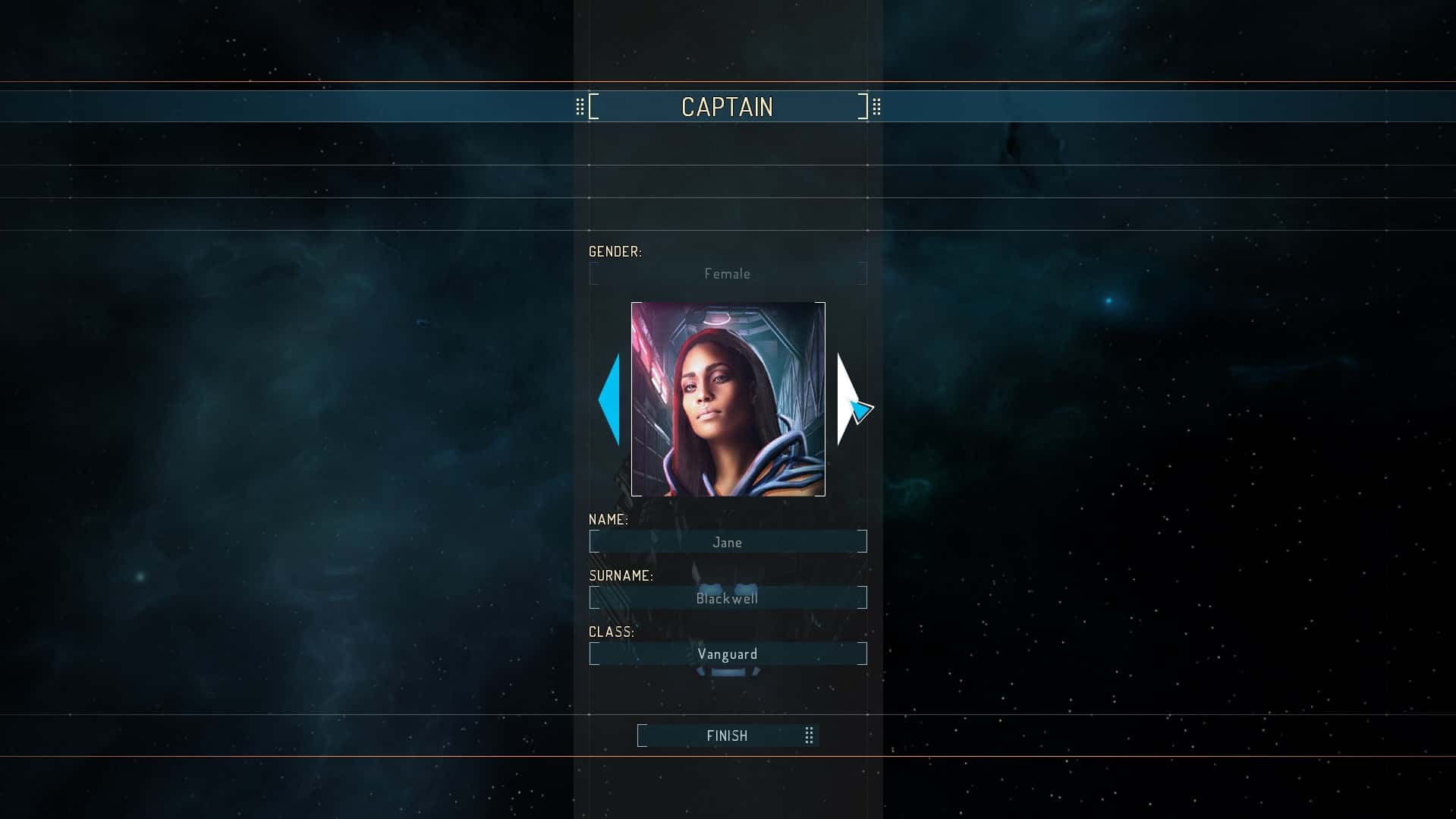Click the portrait image of the female captain
The width and height of the screenshot is (1456, 819).
(x=727, y=397)
